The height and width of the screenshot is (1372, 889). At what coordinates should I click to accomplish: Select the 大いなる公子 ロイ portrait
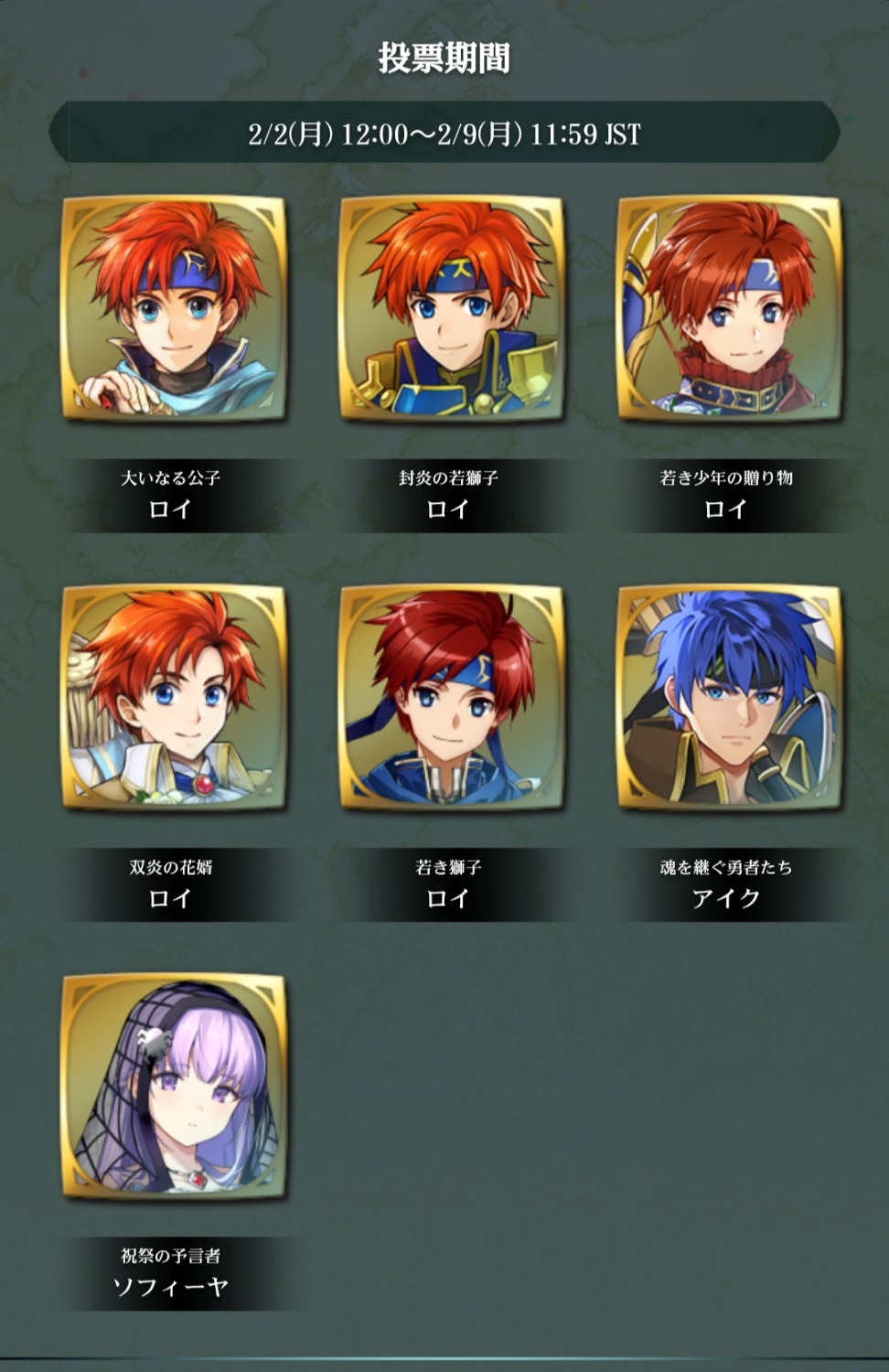(173, 309)
